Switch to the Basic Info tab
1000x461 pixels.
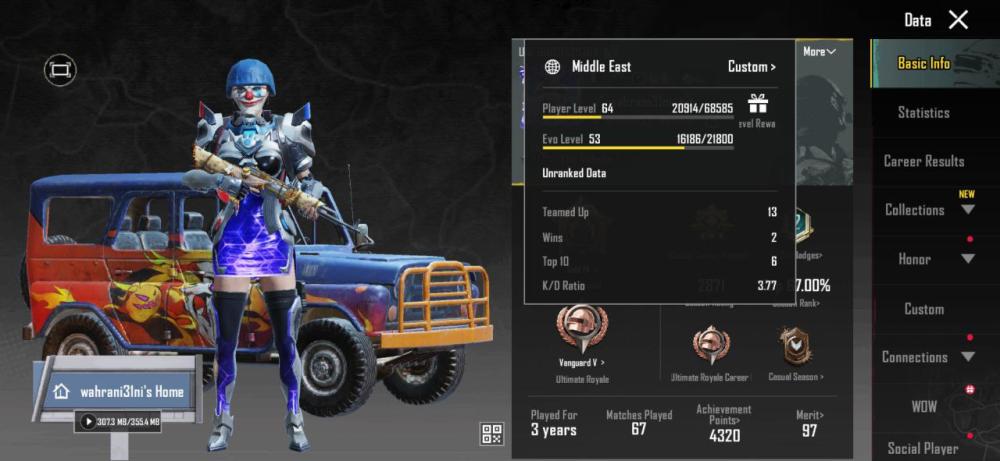[x=923, y=63]
